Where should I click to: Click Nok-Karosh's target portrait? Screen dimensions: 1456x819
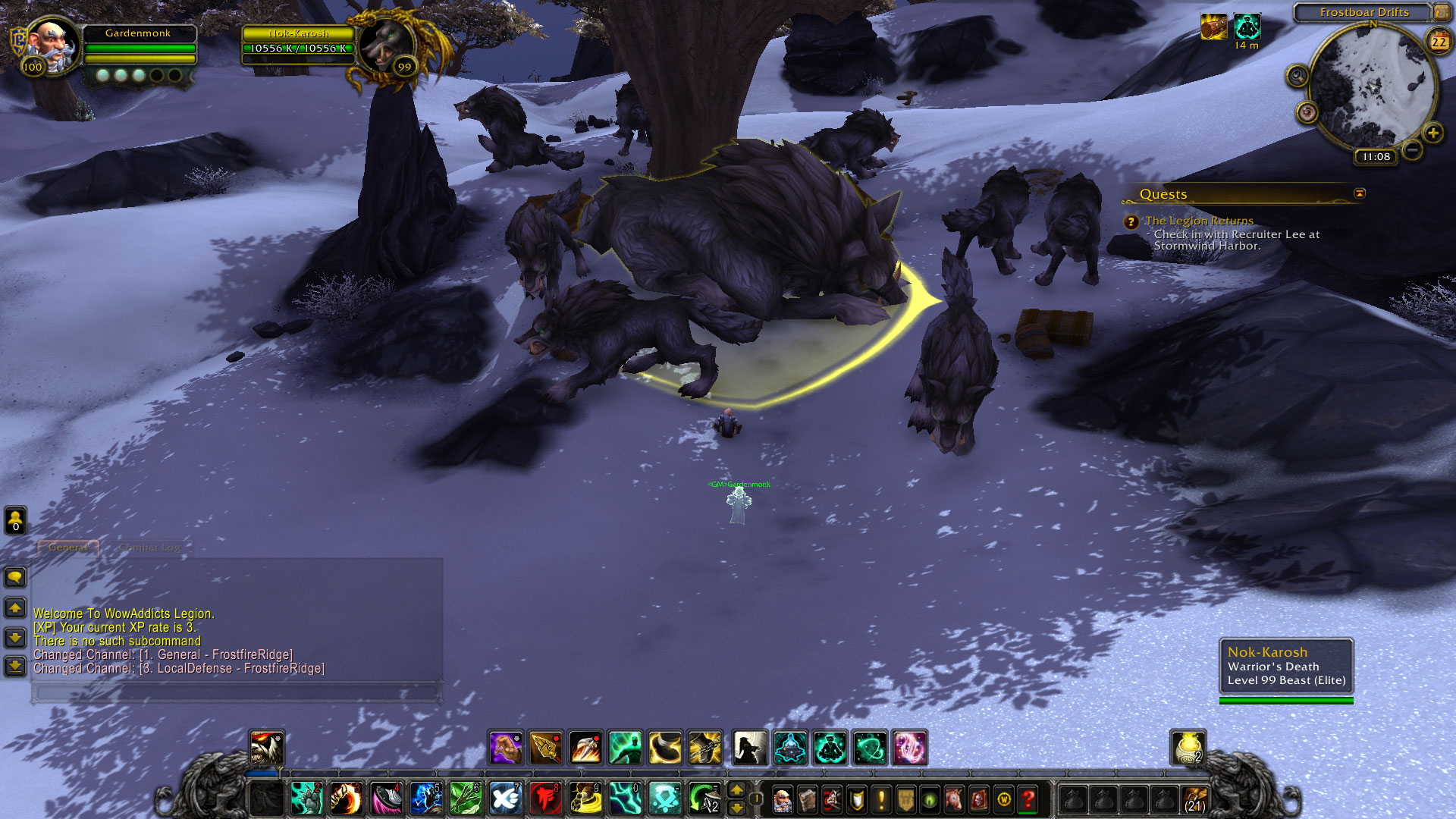click(387, 47)
